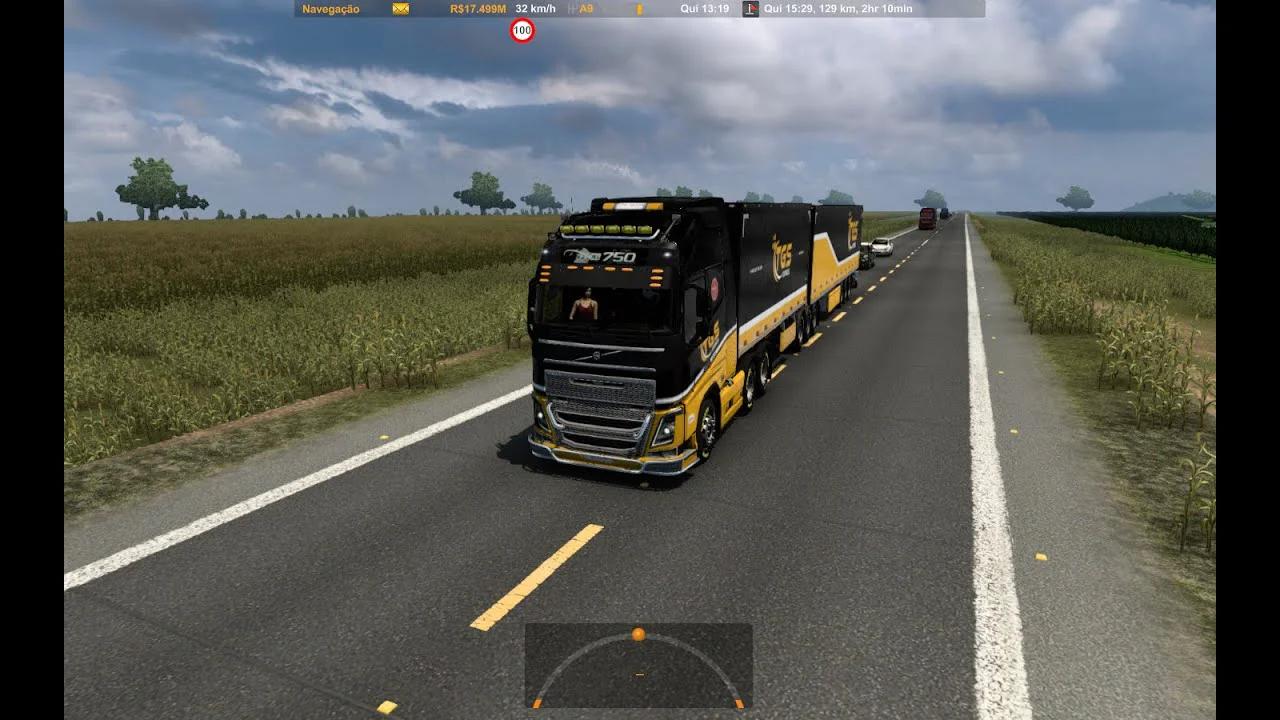Click the right endpoint of the arc gauge

pos(739,703)
